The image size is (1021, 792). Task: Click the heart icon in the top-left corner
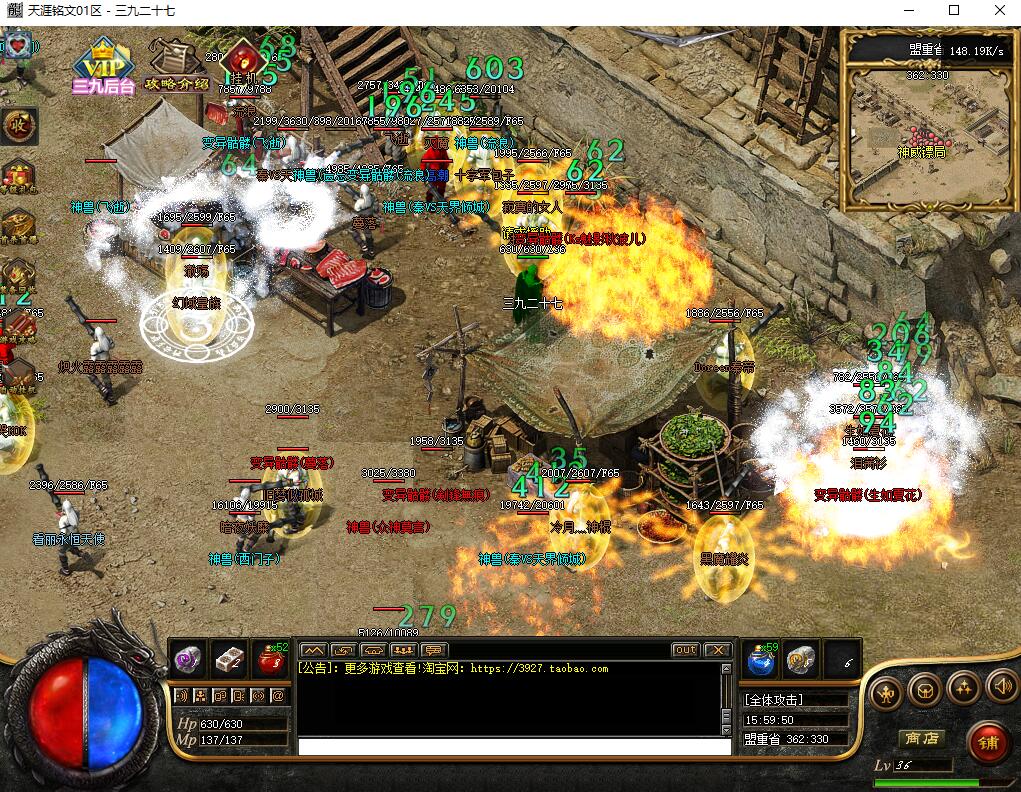click(x=18, y=46)
